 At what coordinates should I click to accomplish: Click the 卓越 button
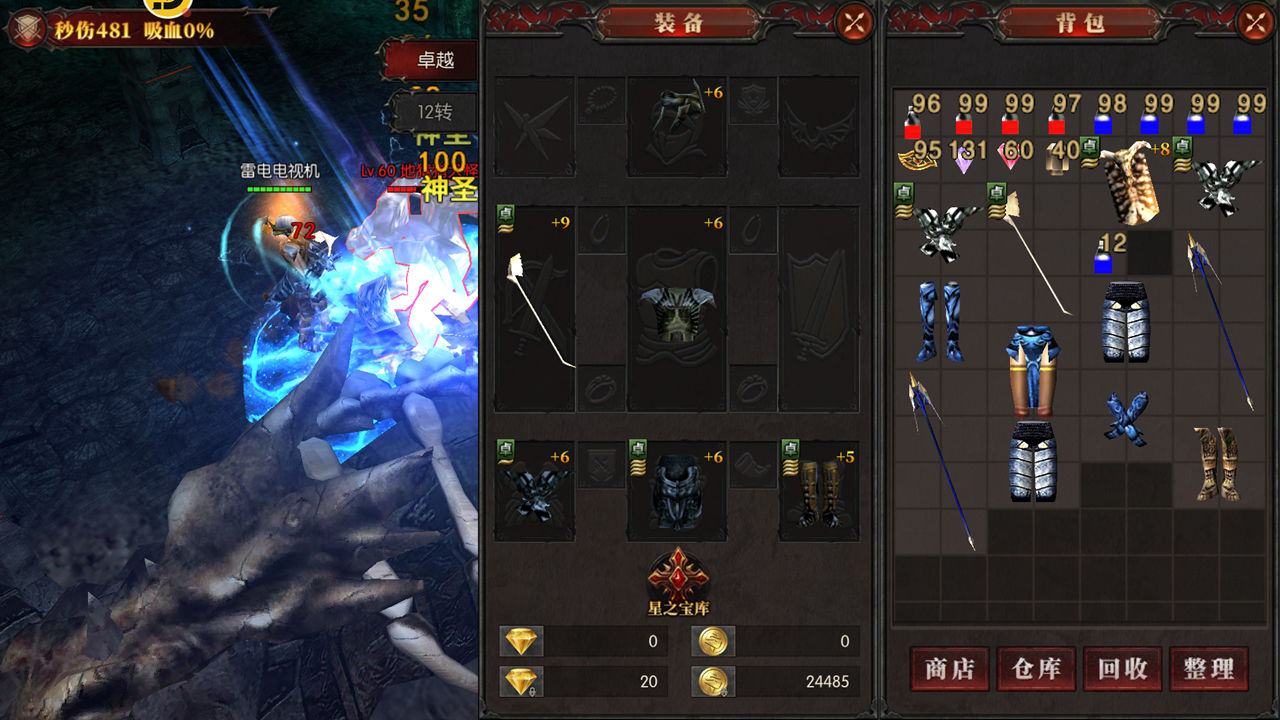434,61
